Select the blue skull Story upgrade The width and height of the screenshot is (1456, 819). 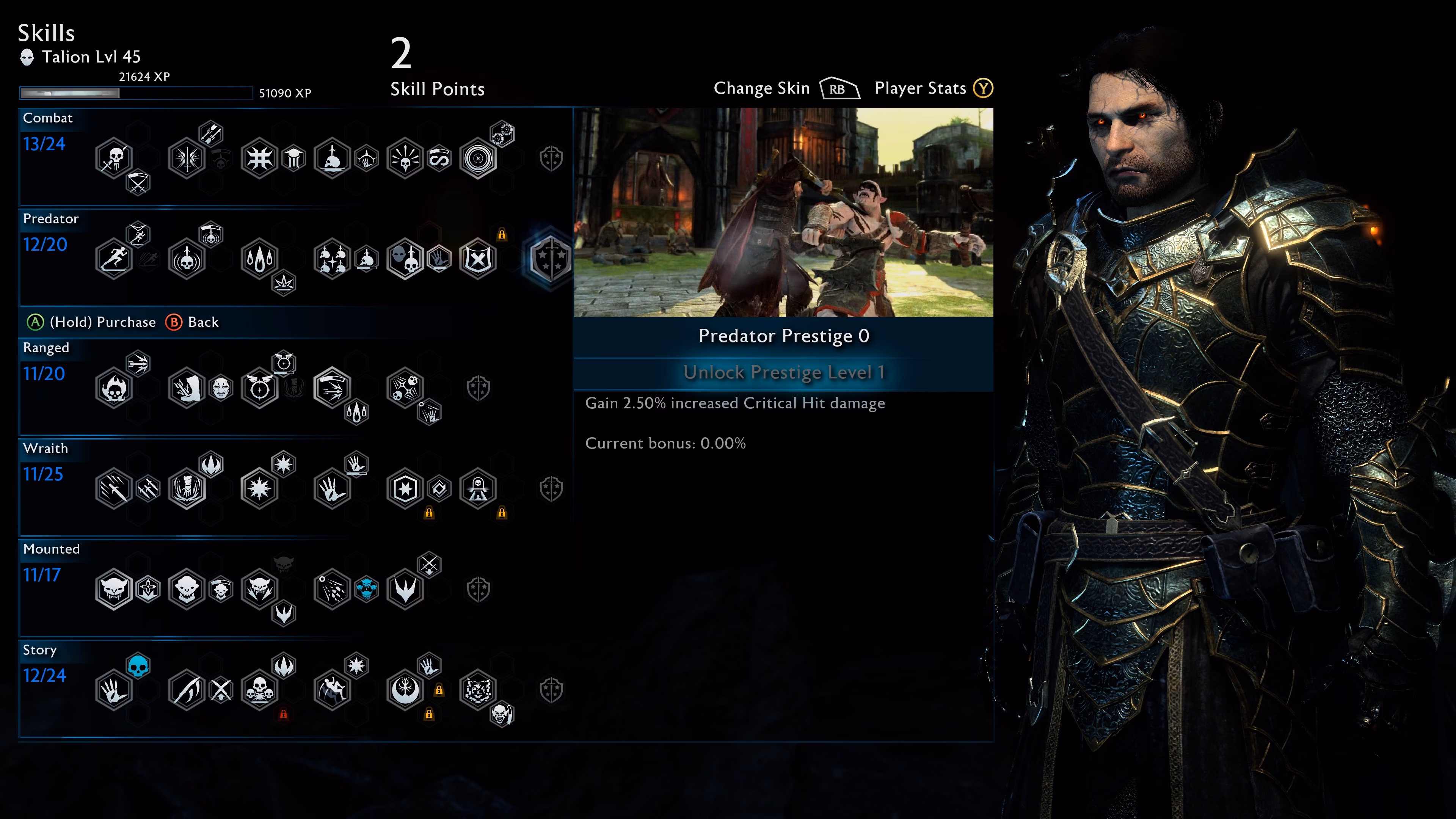pos(138,666)
